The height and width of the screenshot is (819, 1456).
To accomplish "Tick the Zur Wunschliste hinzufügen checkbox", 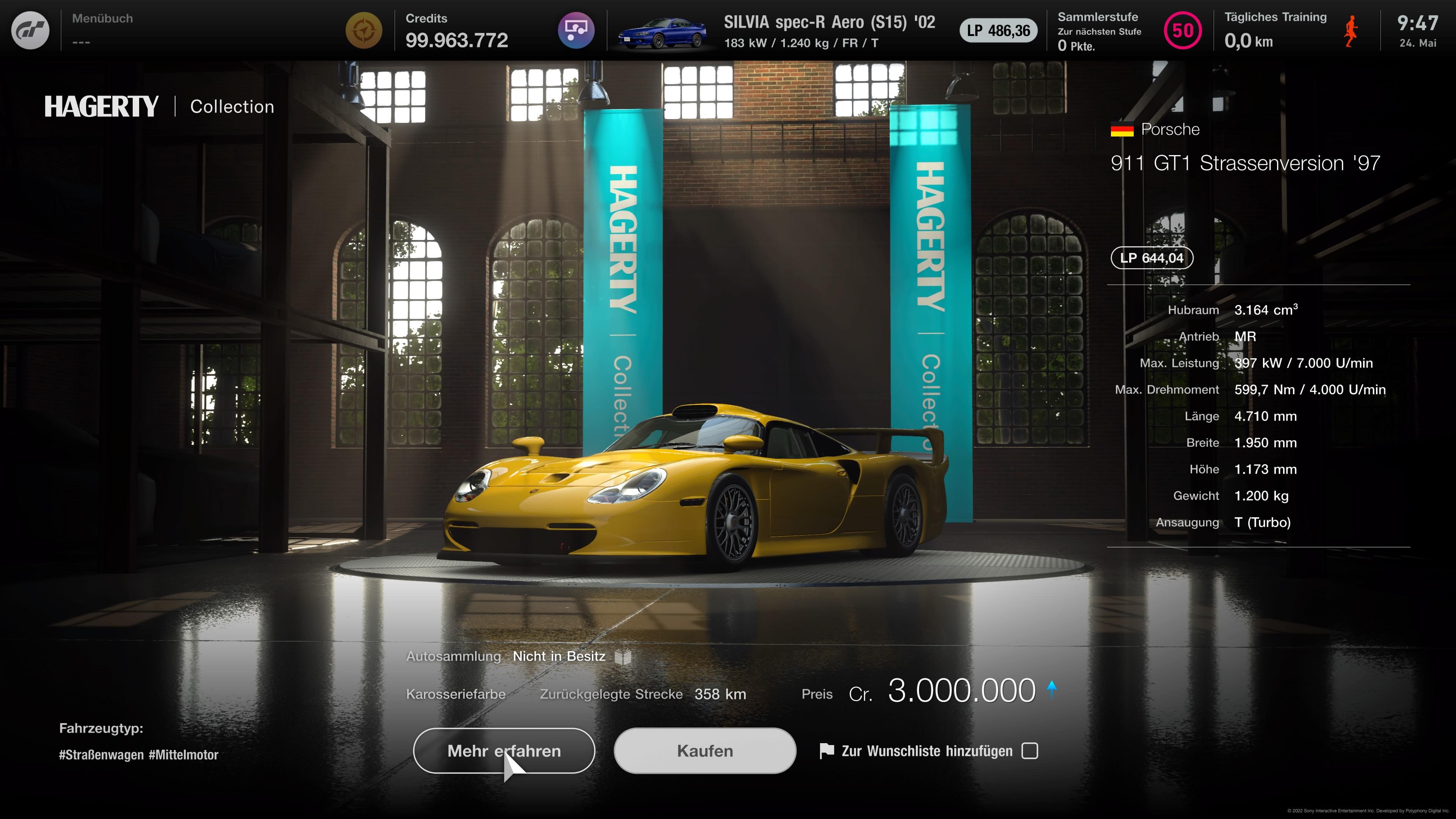I will click(1030, 751).
